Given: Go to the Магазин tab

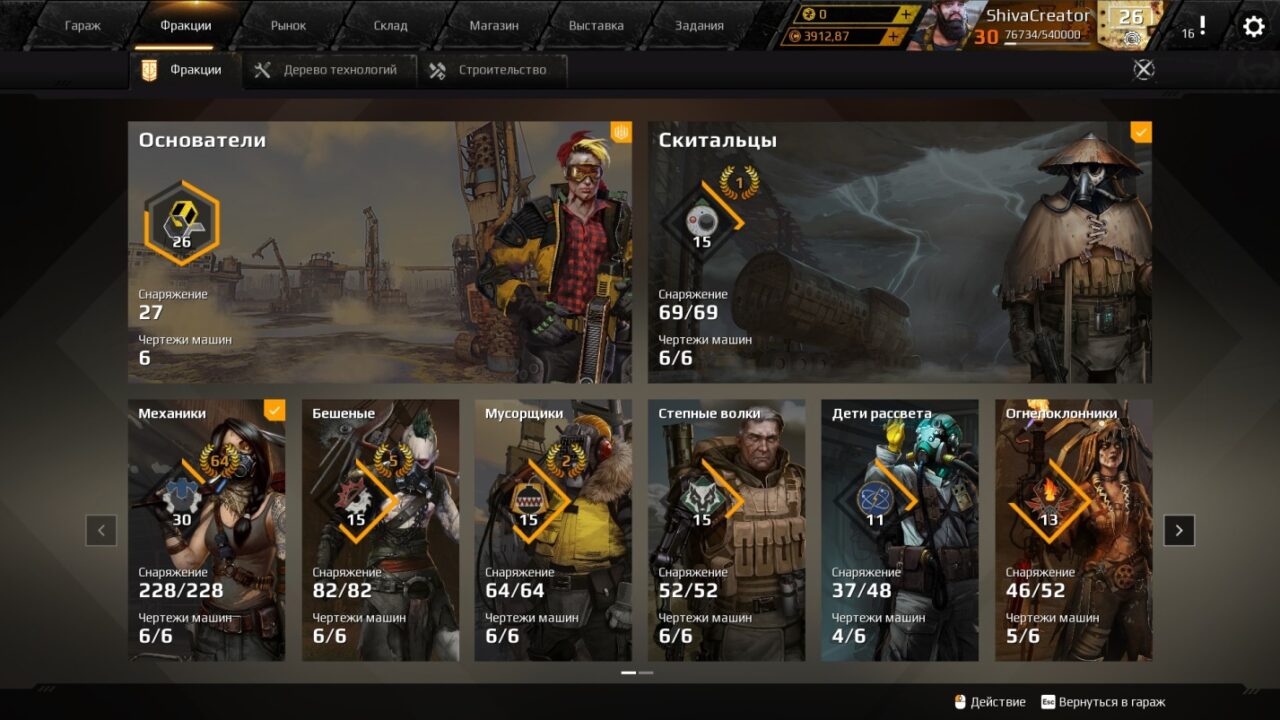Looking at the screenshot, I should click(494, 26).
